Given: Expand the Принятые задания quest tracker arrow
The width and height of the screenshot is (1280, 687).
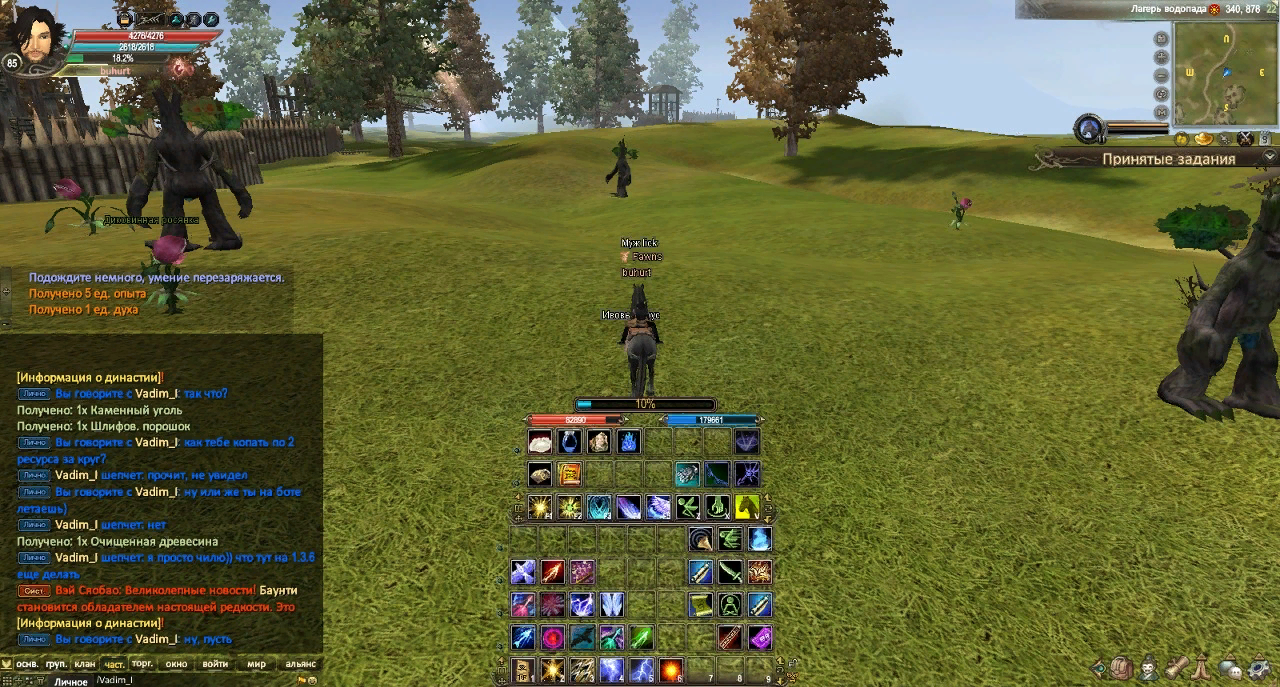Looking at the screenshot, I should [x=1269, y=157].
